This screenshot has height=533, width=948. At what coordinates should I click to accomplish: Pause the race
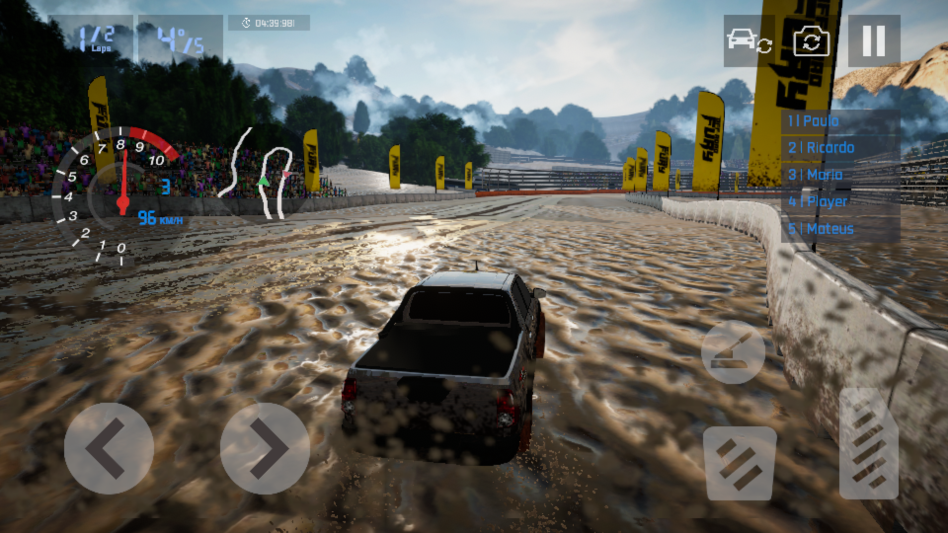pos(873,41)
